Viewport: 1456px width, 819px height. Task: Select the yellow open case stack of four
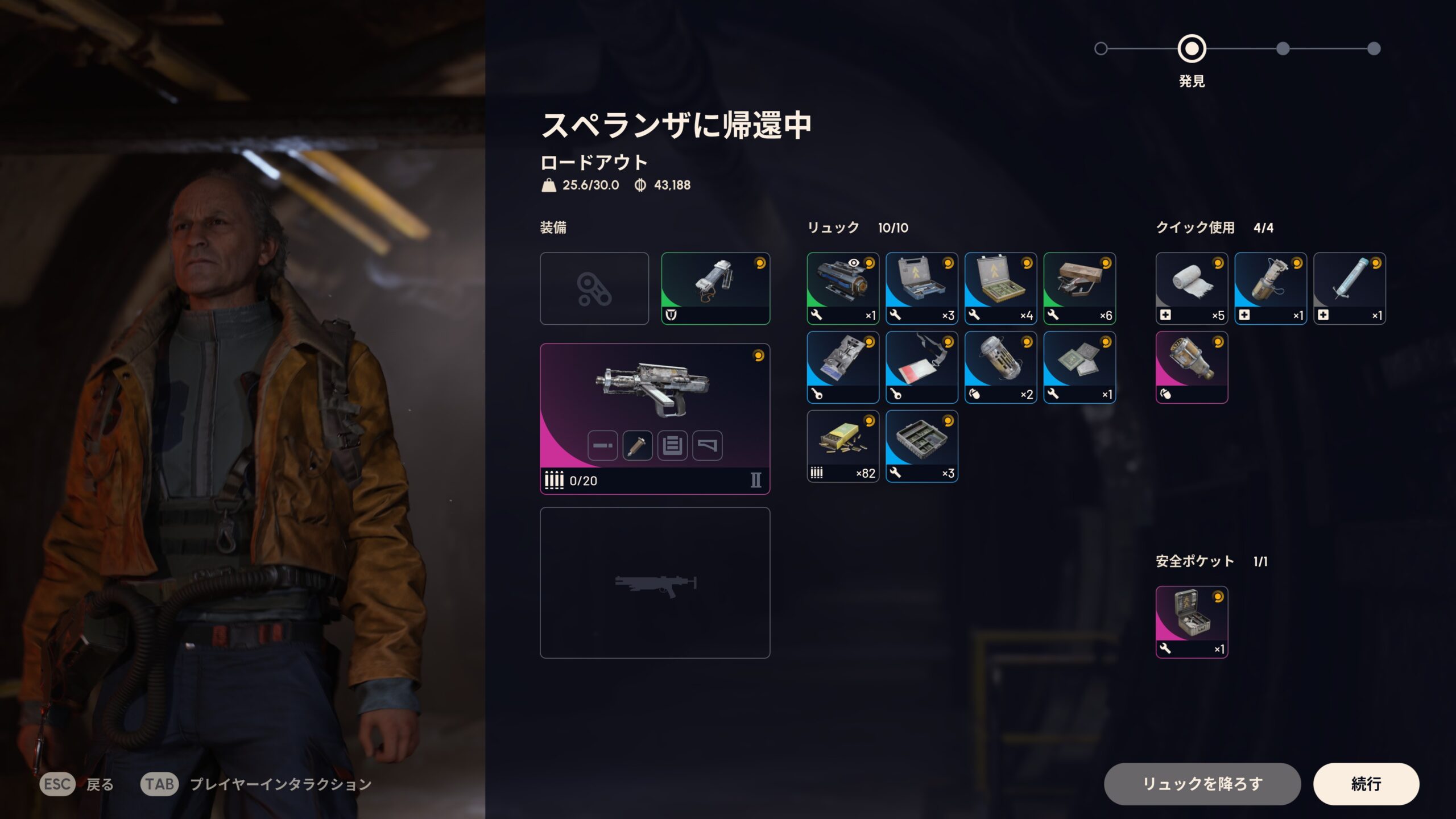[1000, 288]
